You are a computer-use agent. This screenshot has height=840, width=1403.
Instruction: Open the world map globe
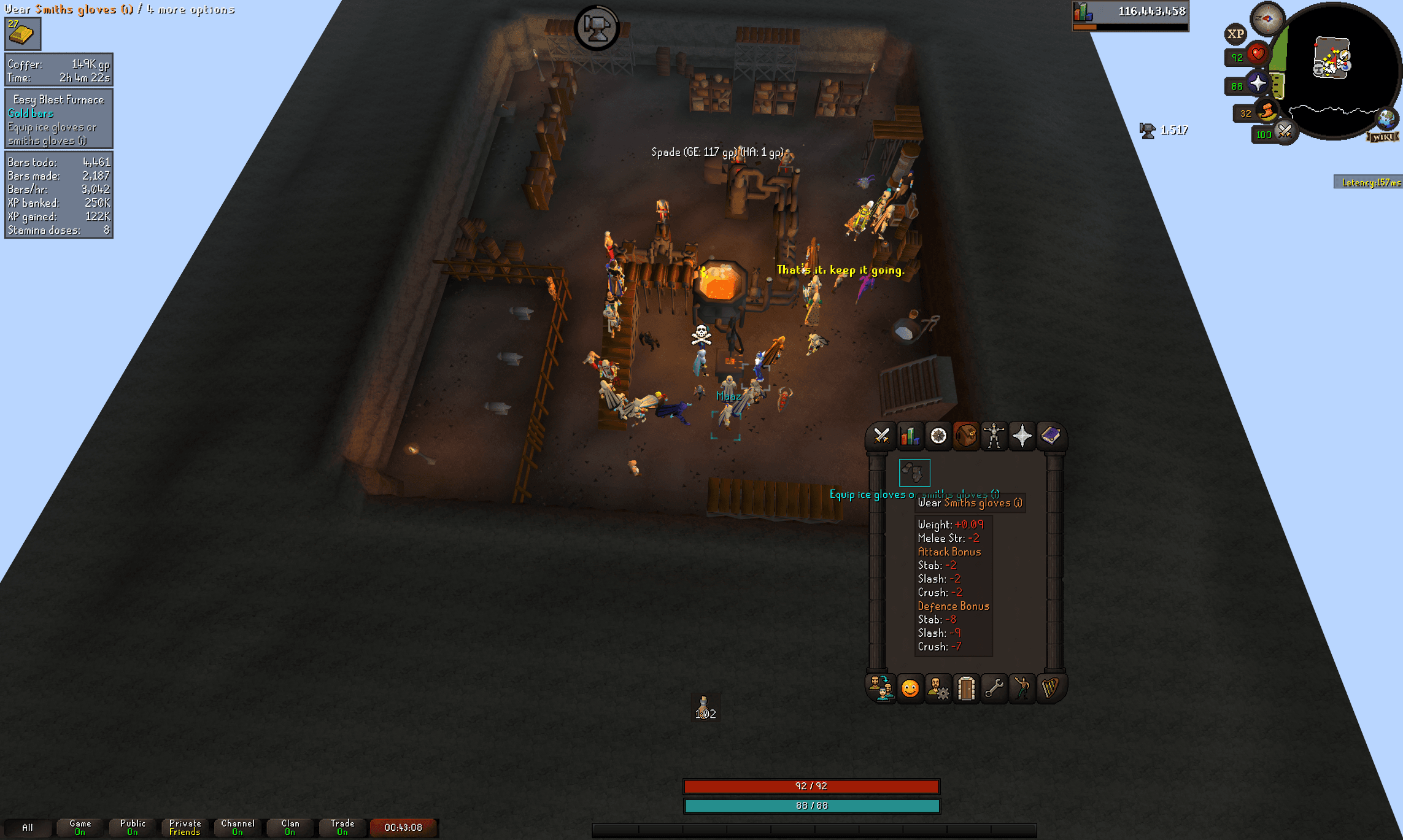coord(1386,118)
